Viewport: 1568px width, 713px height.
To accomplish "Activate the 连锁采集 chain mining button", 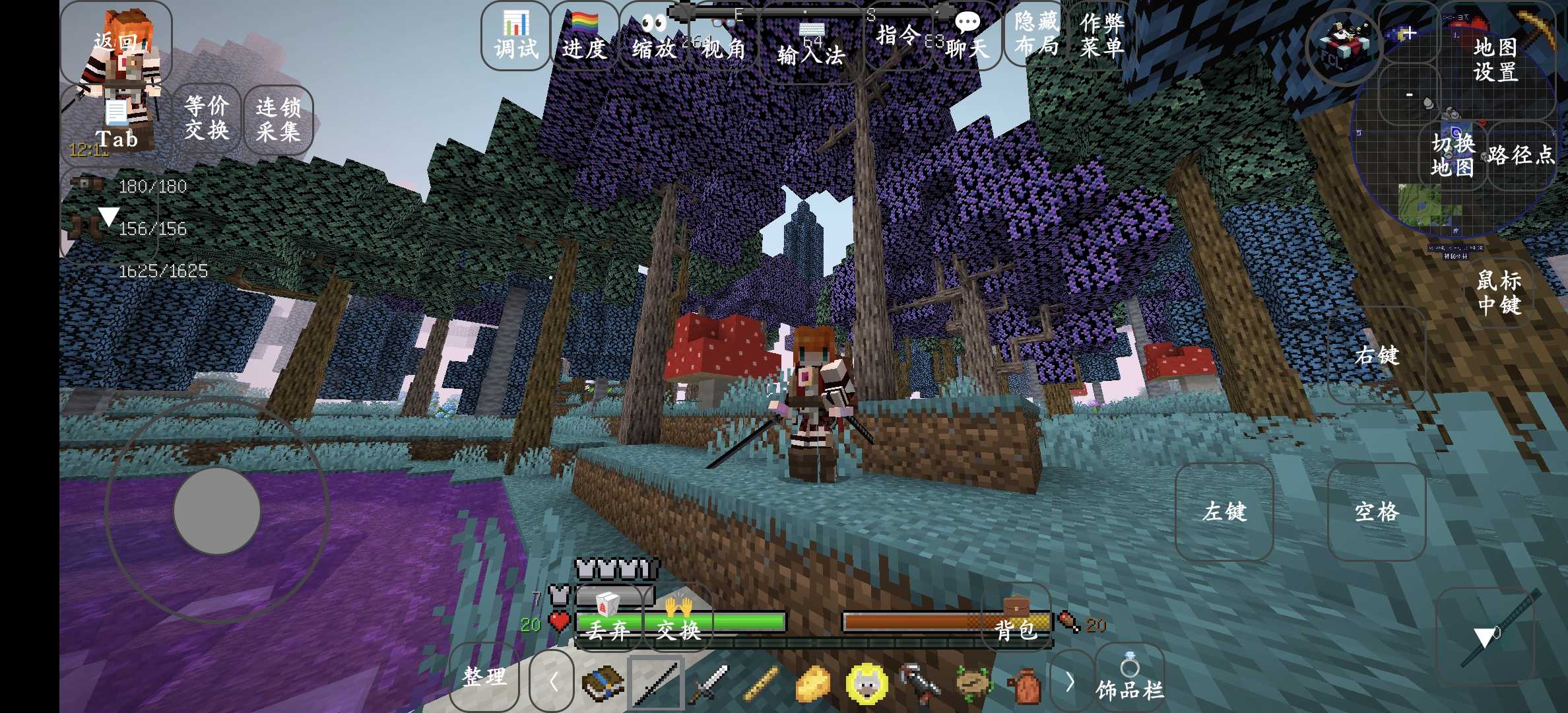I will coord(278,119).
